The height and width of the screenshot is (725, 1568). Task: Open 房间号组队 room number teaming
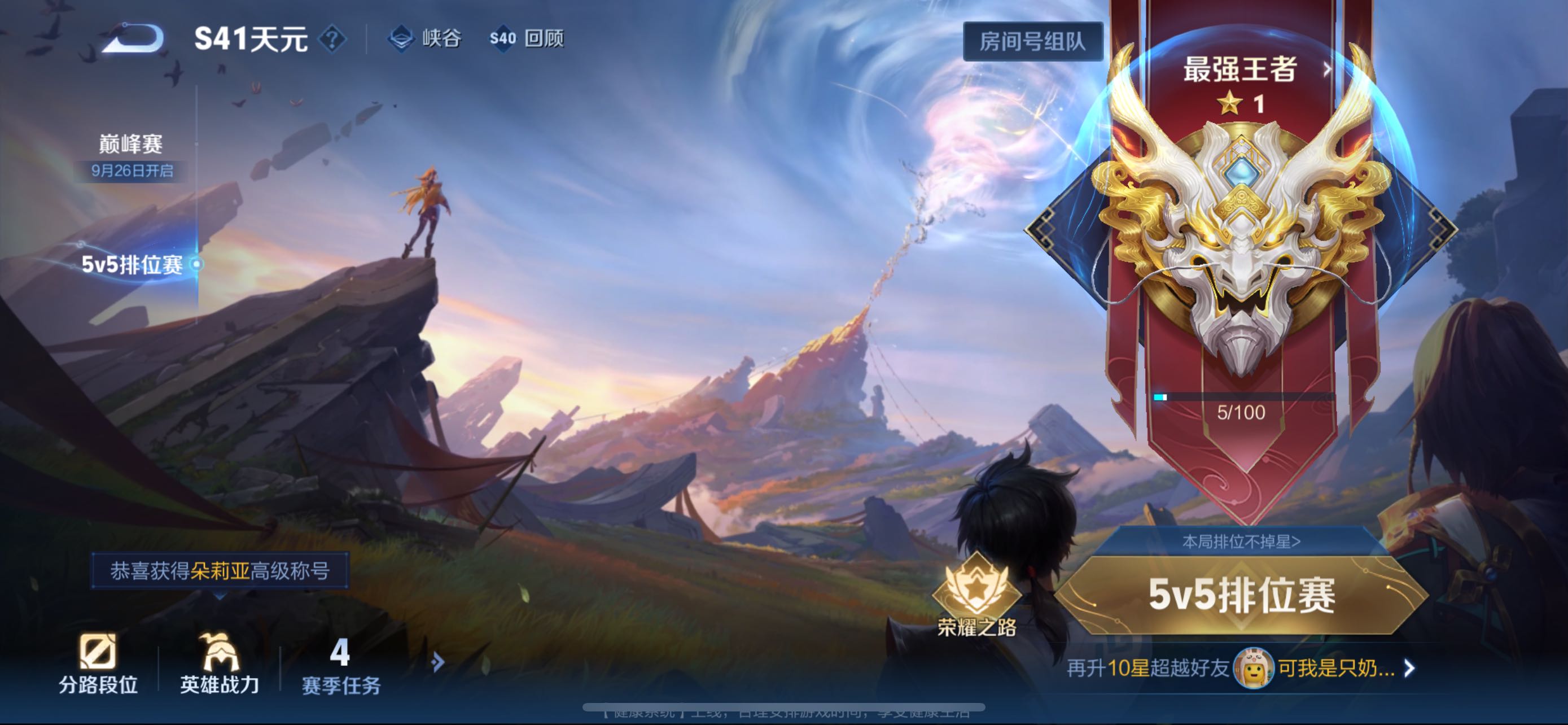(1032, 41)
